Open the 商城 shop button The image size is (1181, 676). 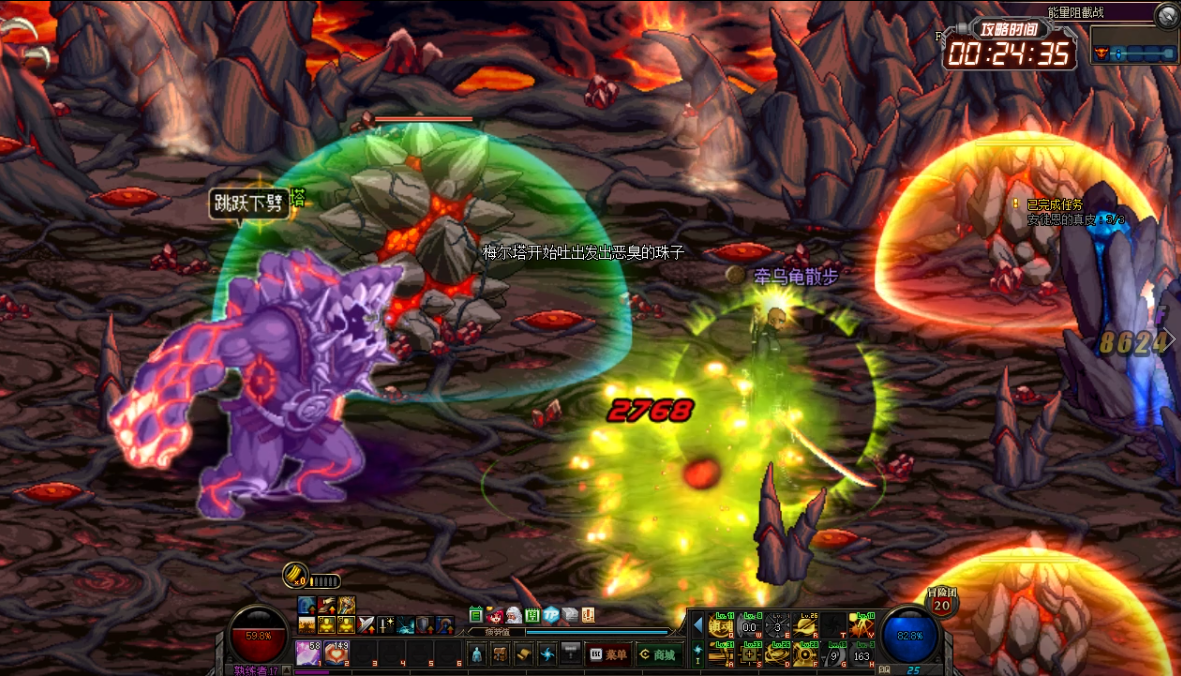click(x=658, y=654)
